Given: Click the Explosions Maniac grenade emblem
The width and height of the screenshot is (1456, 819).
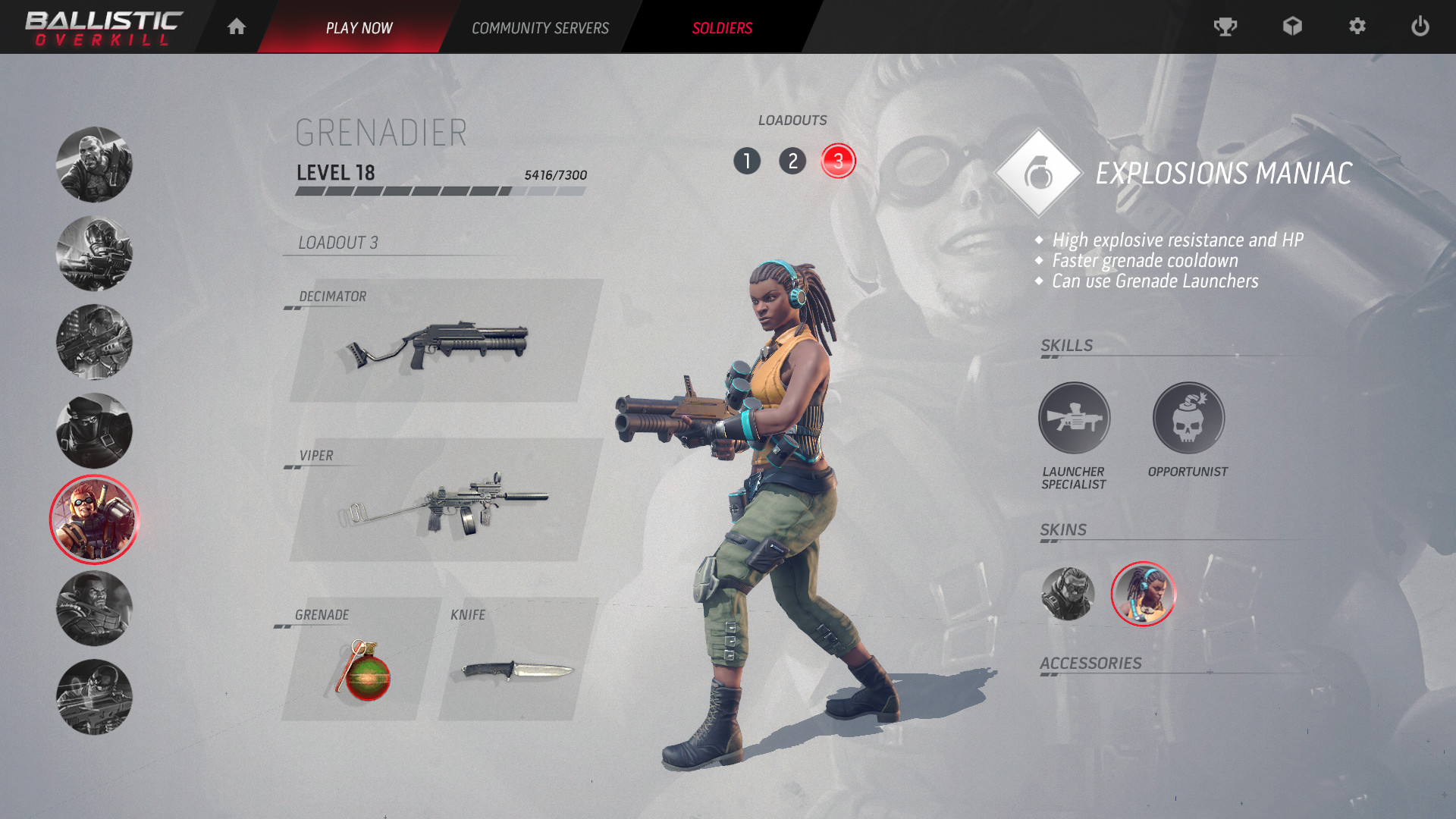Looking at the screenshot, I should pos(1040,173).
